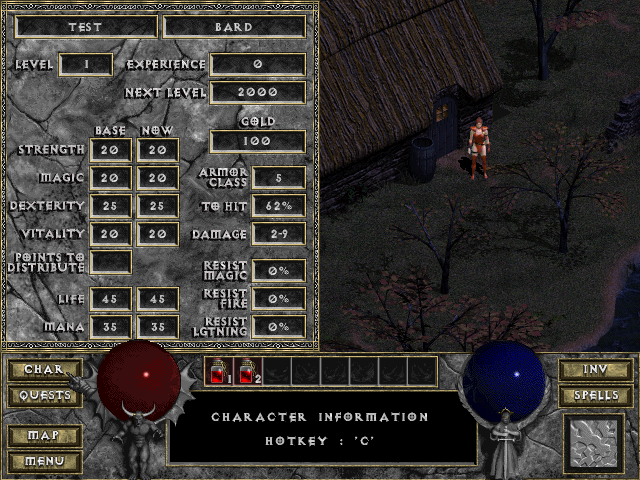Close the character sheet with the CHAR button
This screenshot has height=480, width=640.
point(45,370)
